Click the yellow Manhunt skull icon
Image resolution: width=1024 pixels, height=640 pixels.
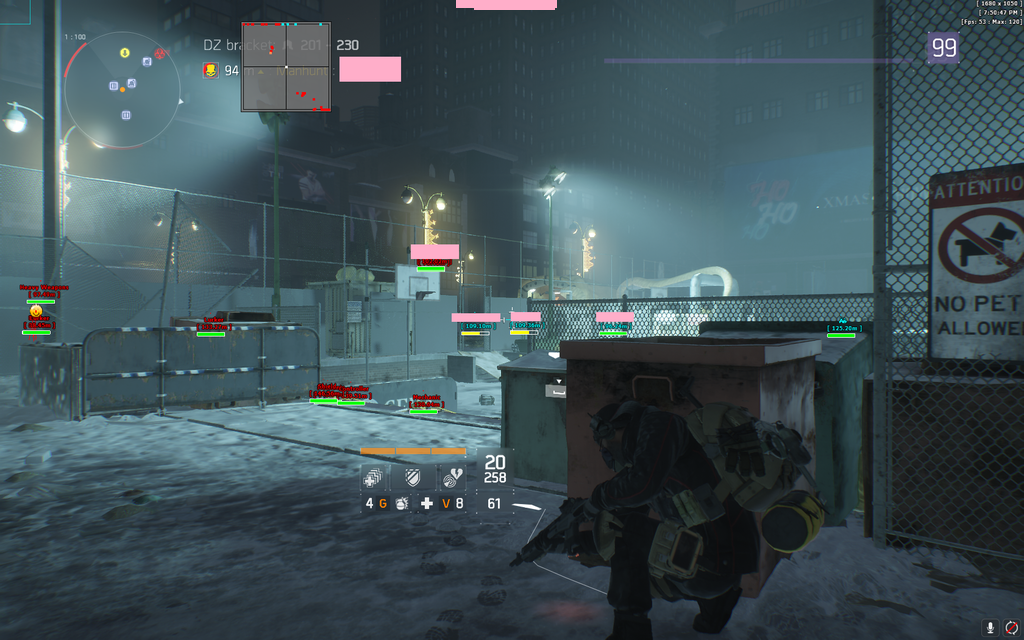click(x=211, y=70)
